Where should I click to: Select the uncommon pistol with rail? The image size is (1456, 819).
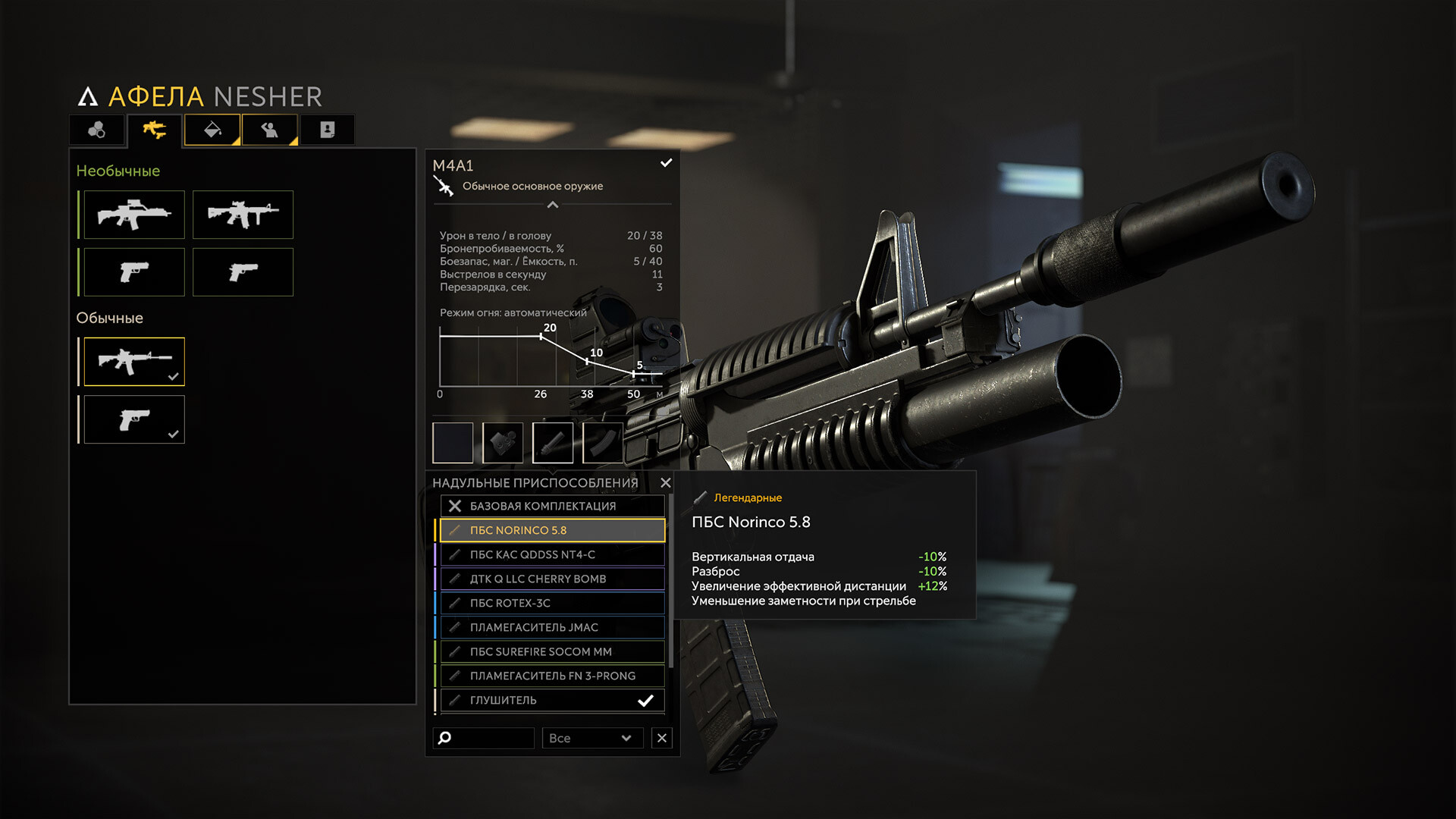pos(134,271)
